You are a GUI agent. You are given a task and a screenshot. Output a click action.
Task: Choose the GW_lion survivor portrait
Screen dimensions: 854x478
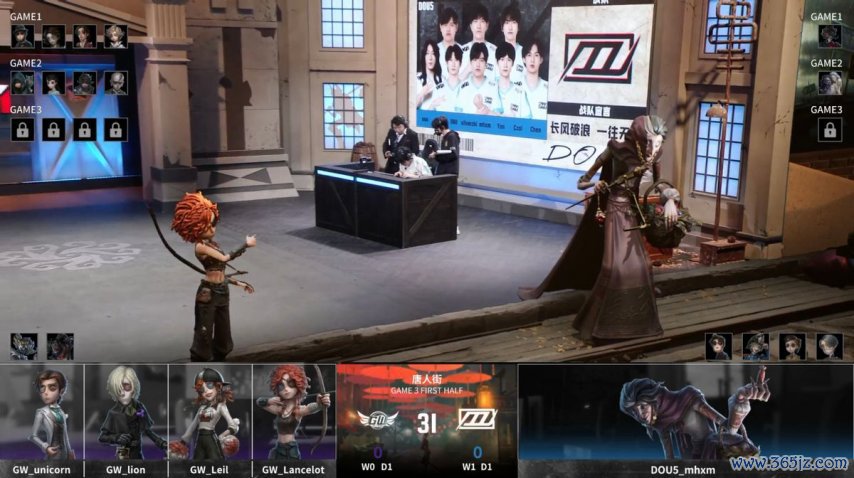[x=126, y=418]
